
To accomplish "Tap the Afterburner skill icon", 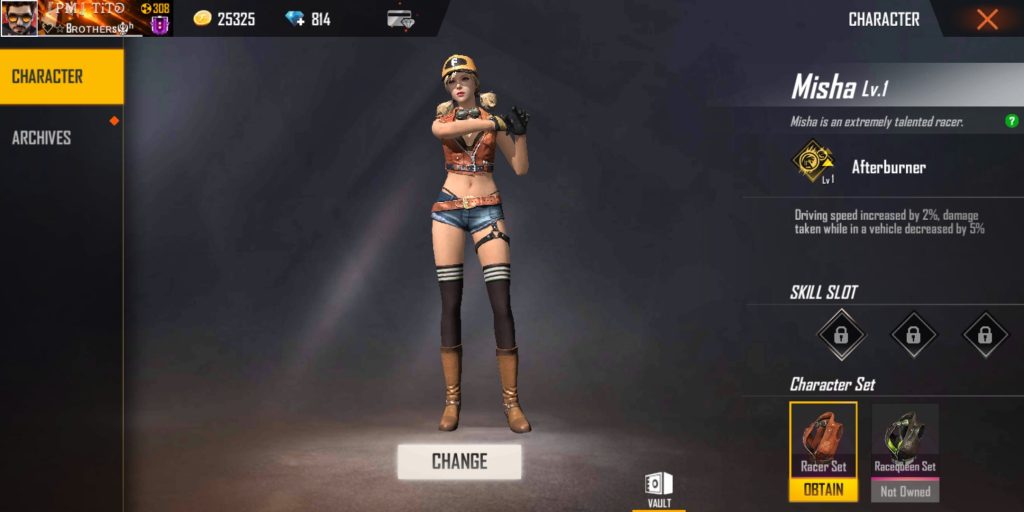I will [813, 164].
